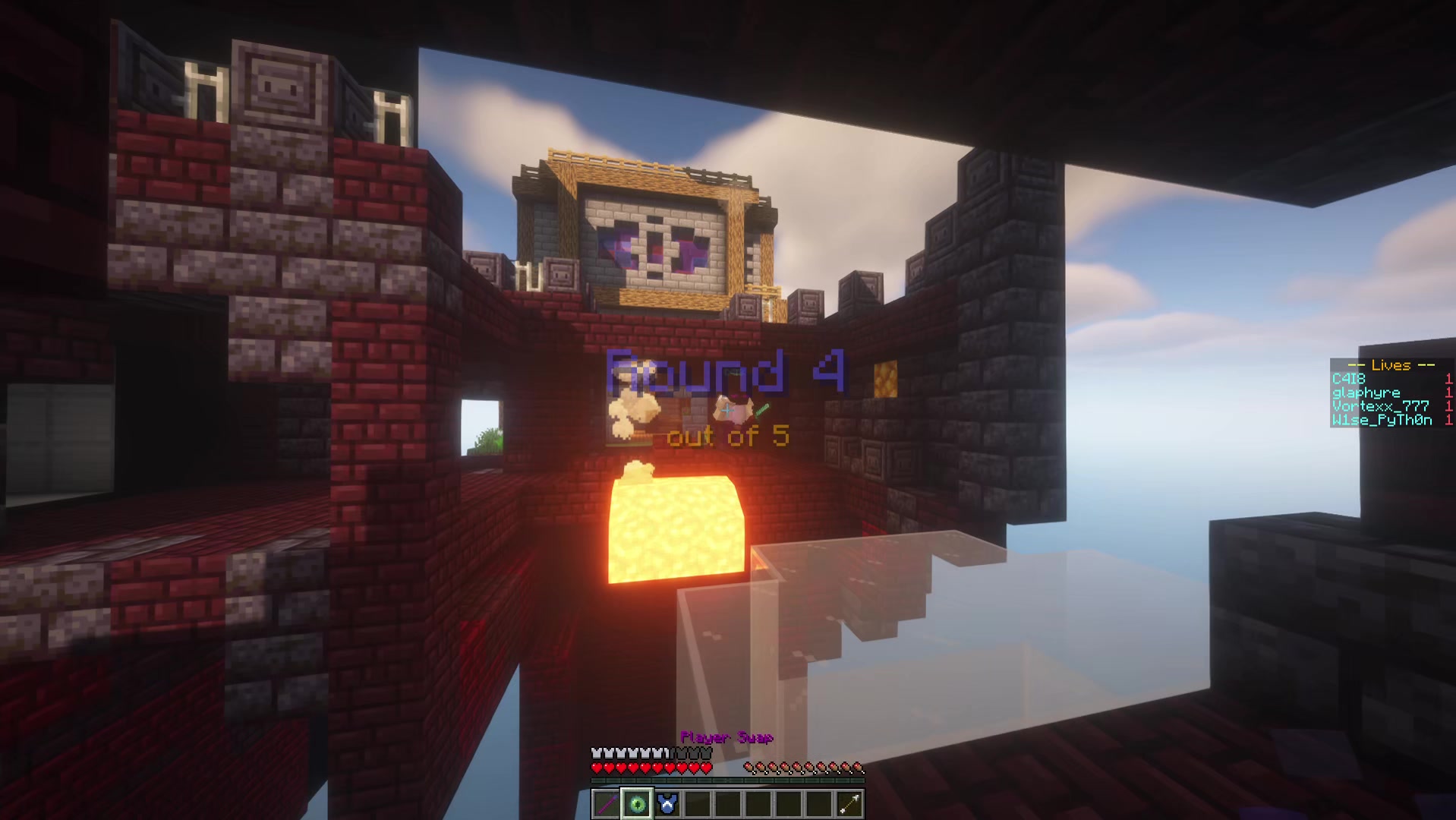
Task: Click the Lives panel header
Action: coord(1391,365)
